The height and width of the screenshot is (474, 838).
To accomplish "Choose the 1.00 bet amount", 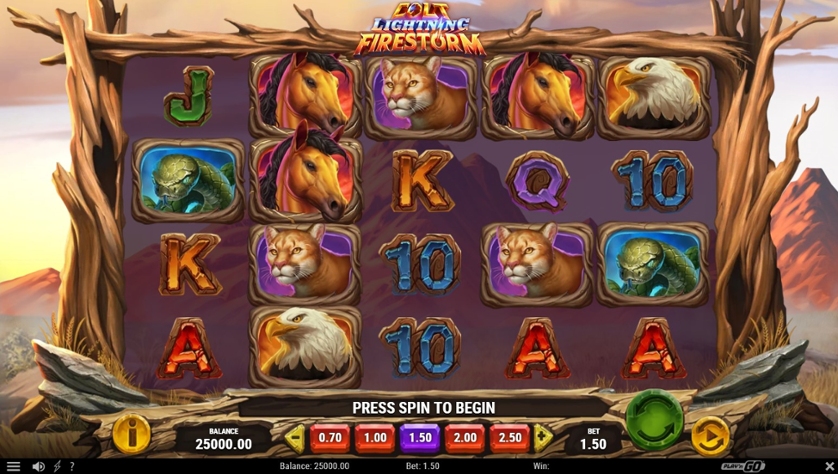I will pos(374,437).
